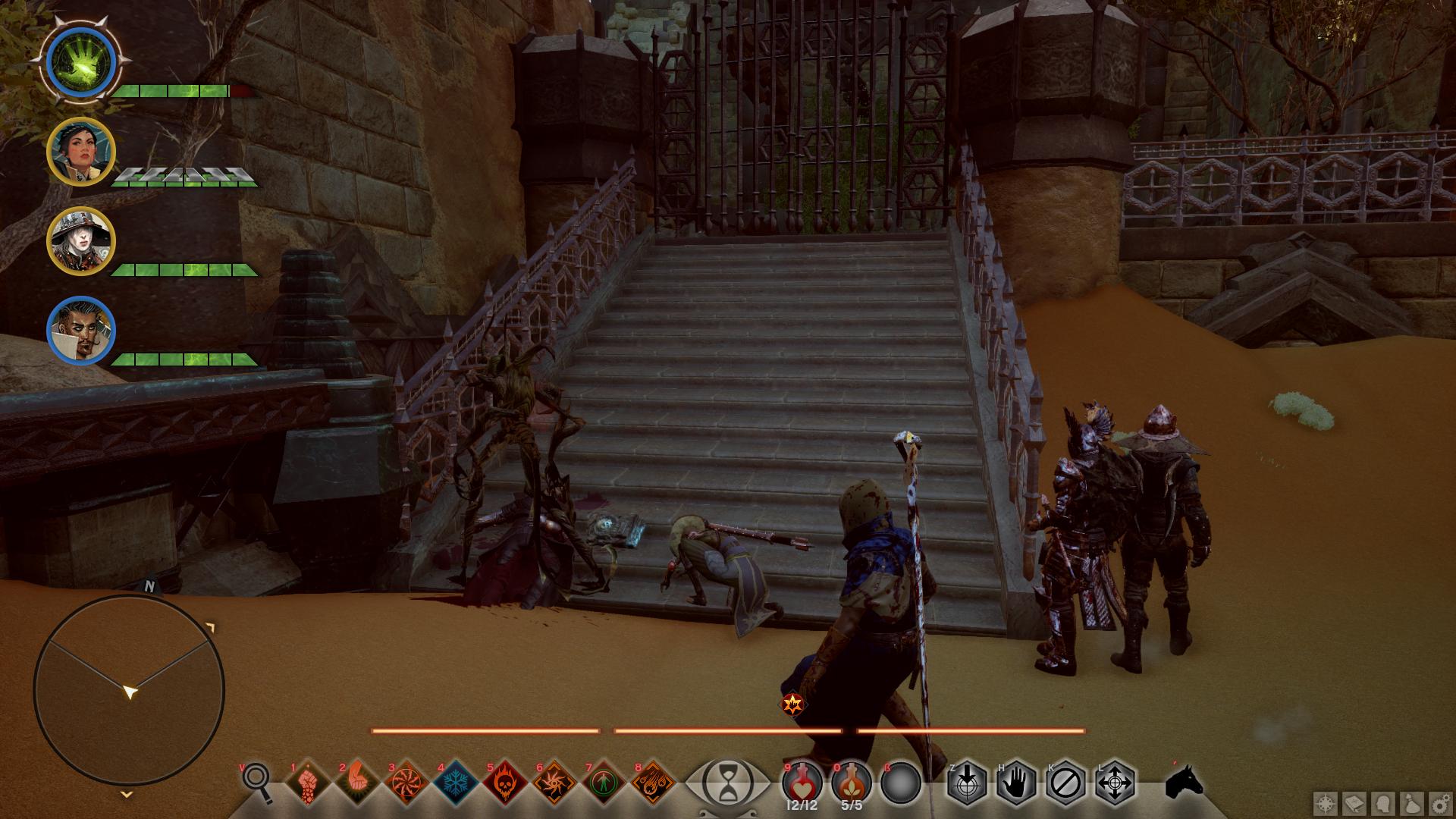The width and height of the screenshot is (1456, 819).
Task: Order party to attack my target
Action: click(967, 782)
